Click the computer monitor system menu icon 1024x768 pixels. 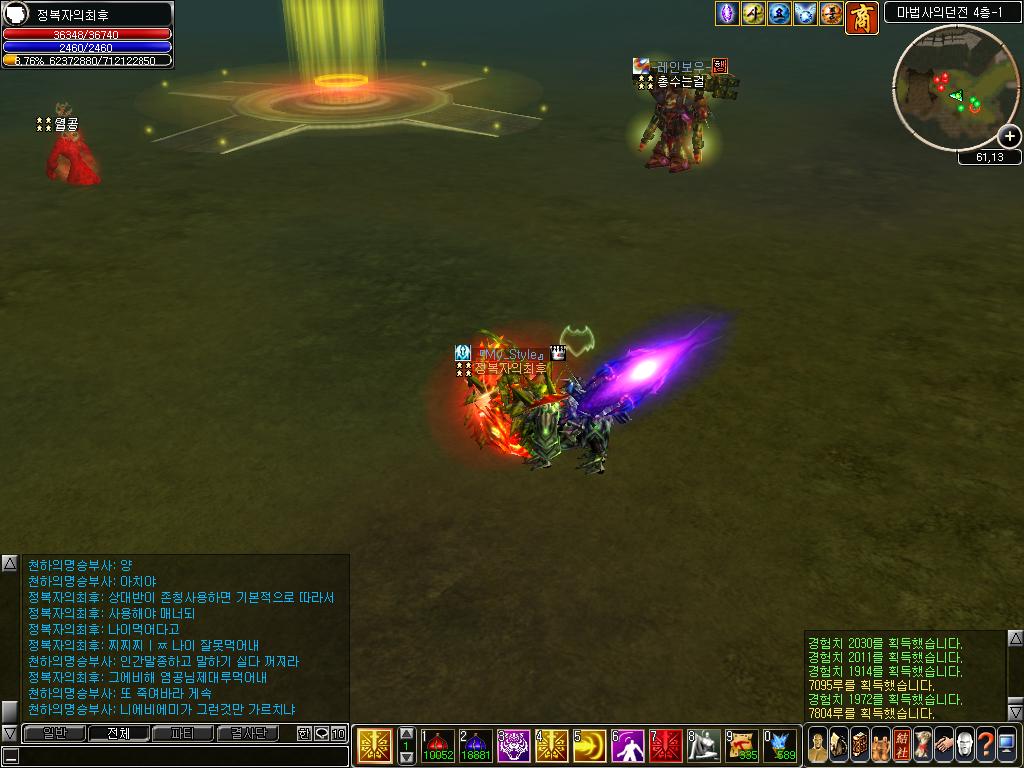pos(1006,745)
